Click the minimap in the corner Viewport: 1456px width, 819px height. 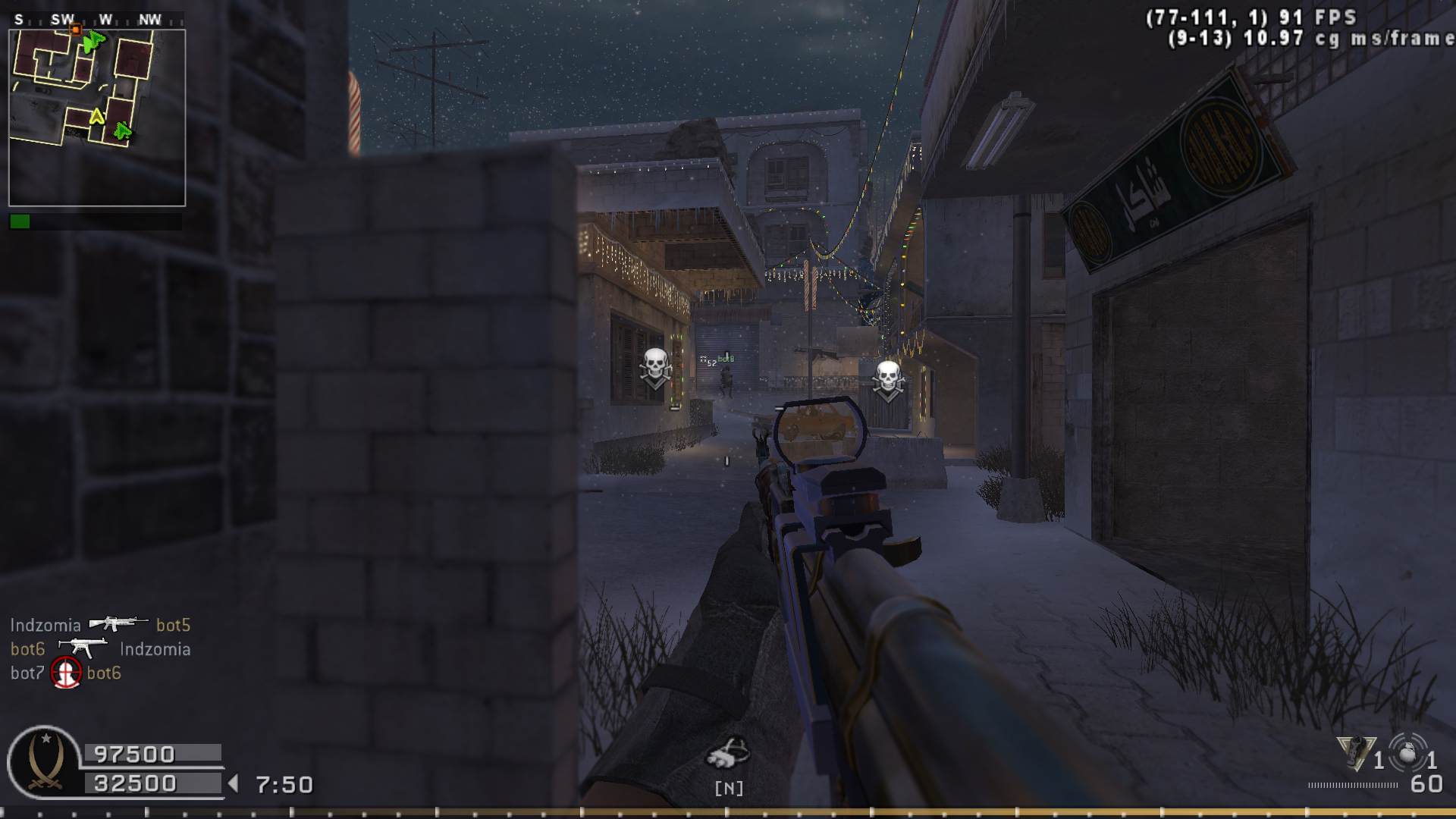tap(97, 118)
